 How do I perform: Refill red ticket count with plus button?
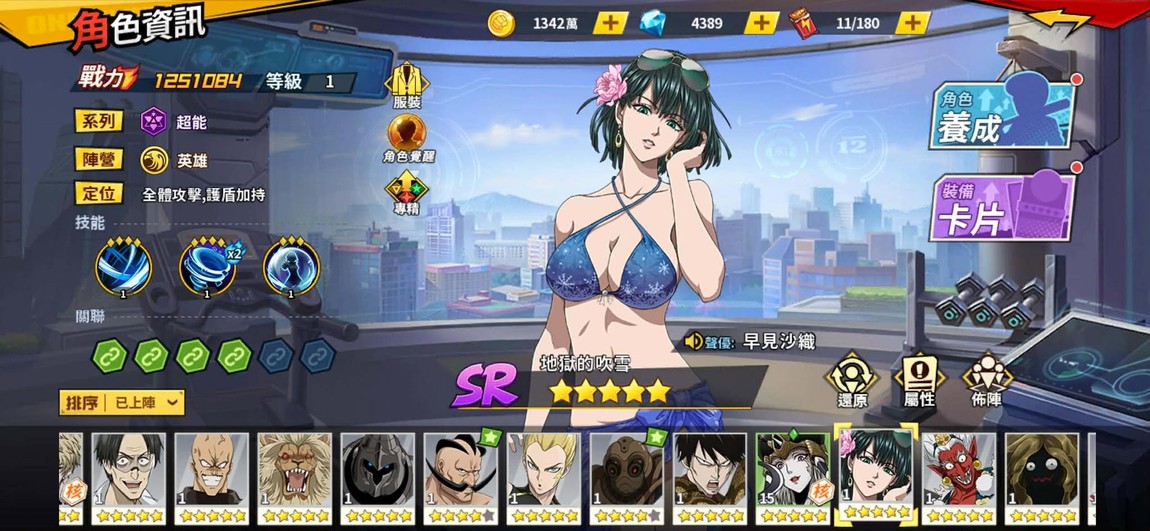(x=911, y=23)
